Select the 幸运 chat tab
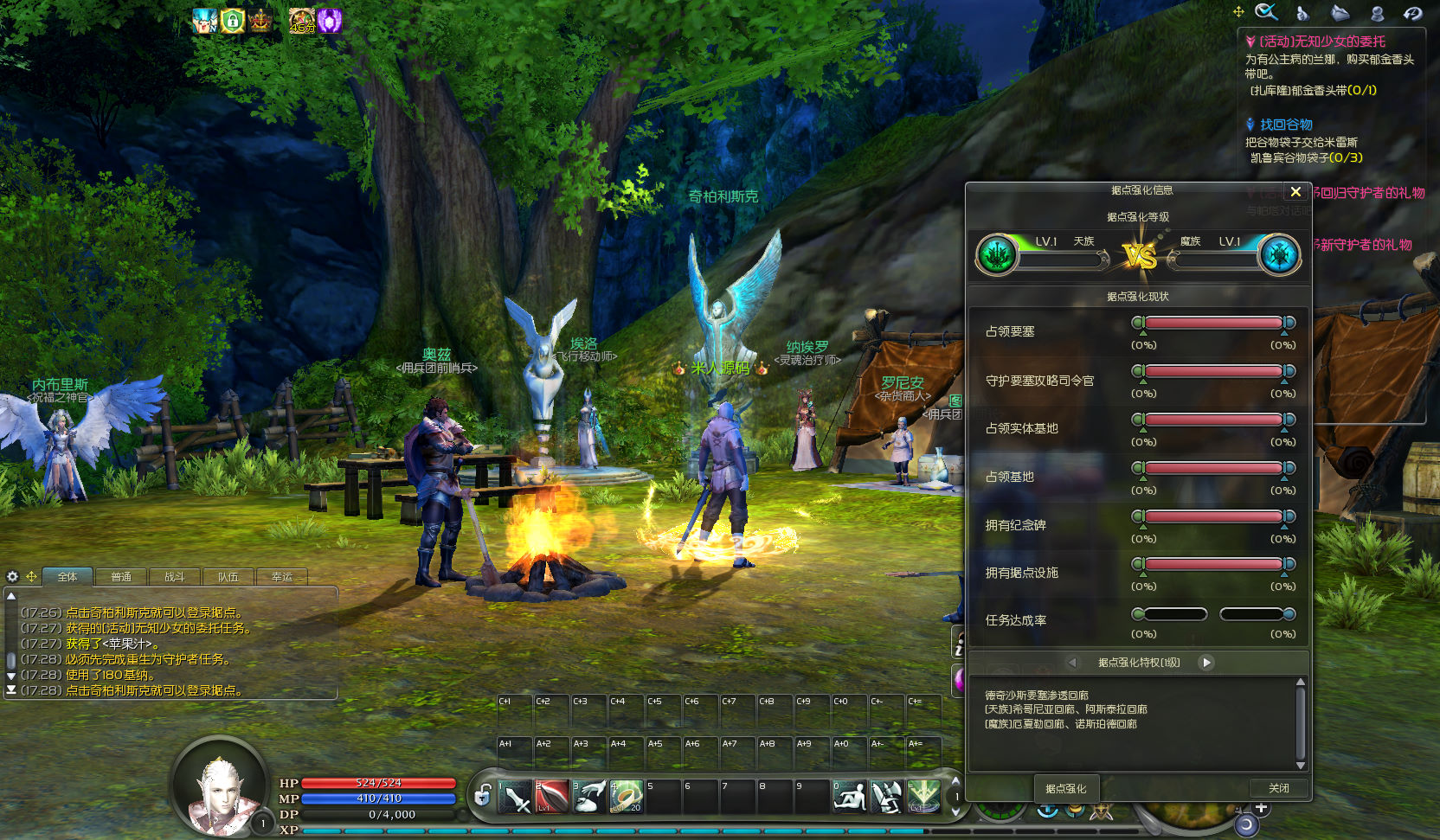1440x840 pixels. pos(282,577)
